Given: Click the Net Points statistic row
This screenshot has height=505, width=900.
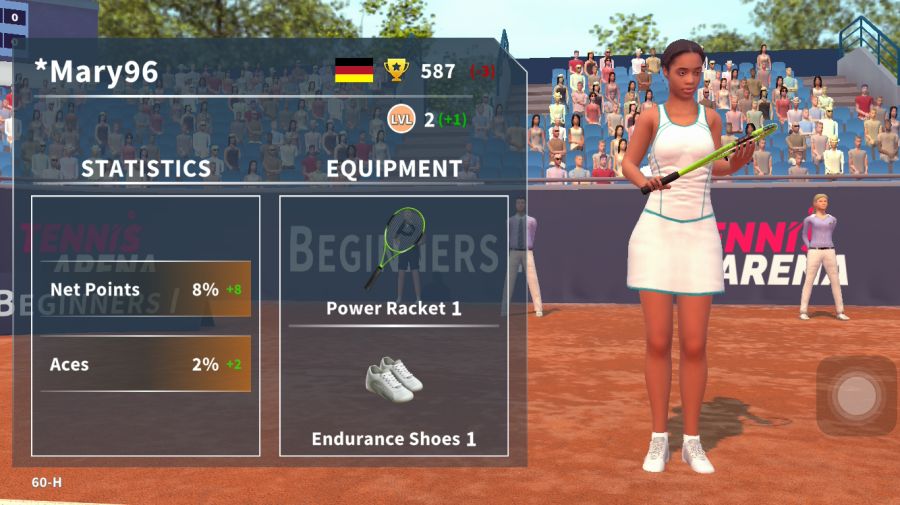Looking at the screenshot, I should pyautogui.click(x=146, y=290).
